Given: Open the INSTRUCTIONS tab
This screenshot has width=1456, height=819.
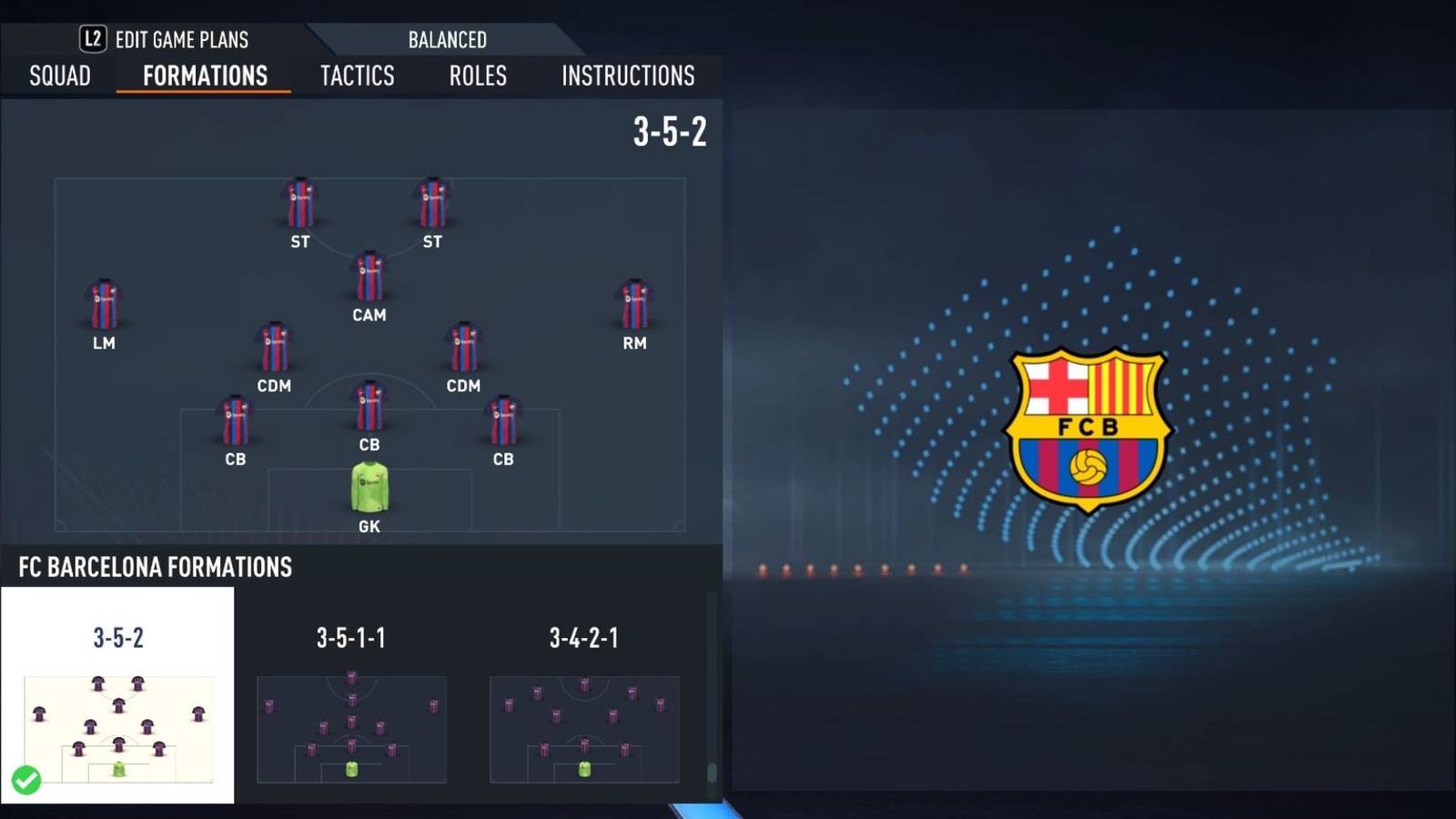Looking at the screenshot, I should click(x=627, y=76).
